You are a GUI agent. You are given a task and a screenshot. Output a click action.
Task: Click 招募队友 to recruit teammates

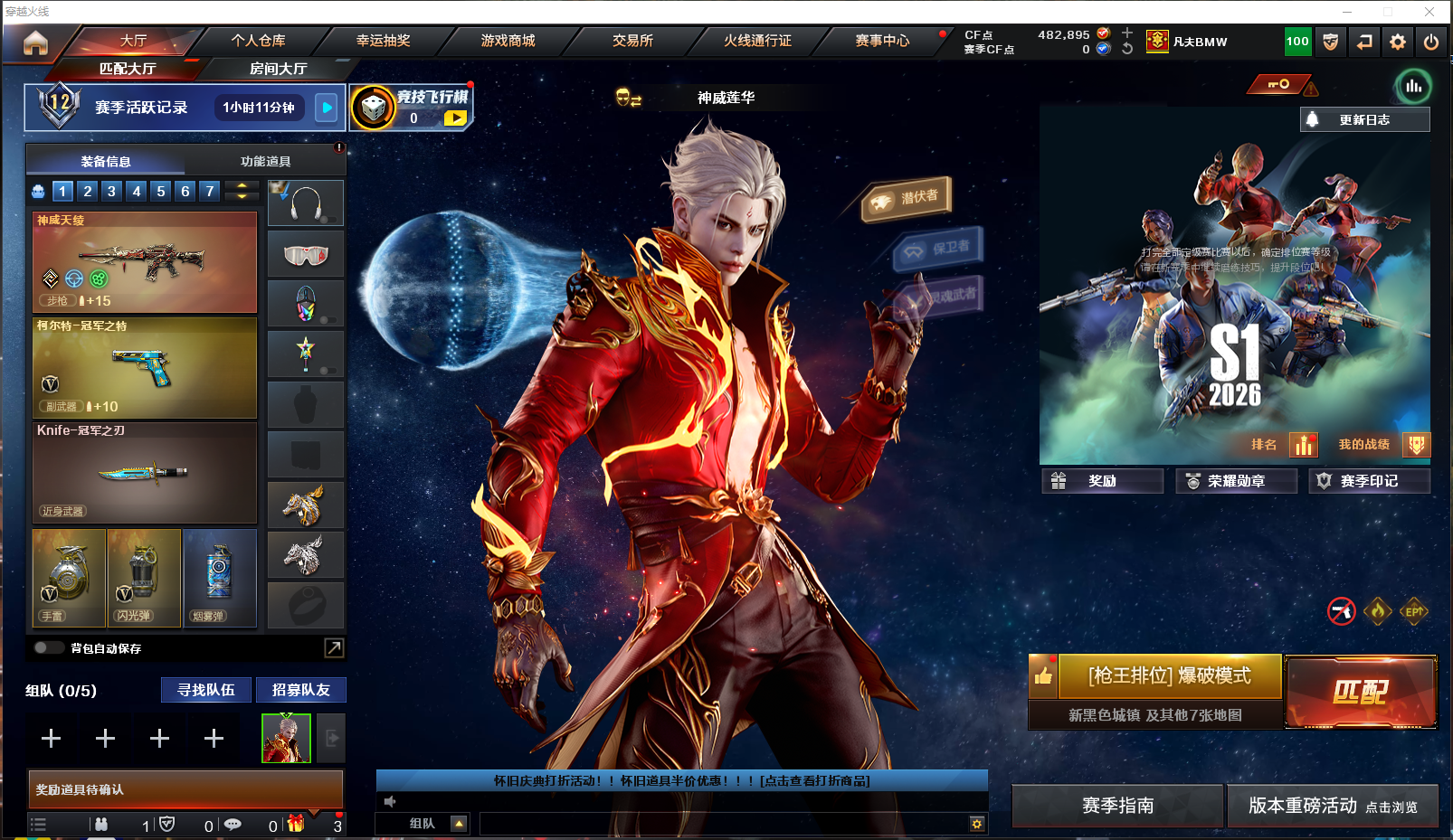click(300, 690)
